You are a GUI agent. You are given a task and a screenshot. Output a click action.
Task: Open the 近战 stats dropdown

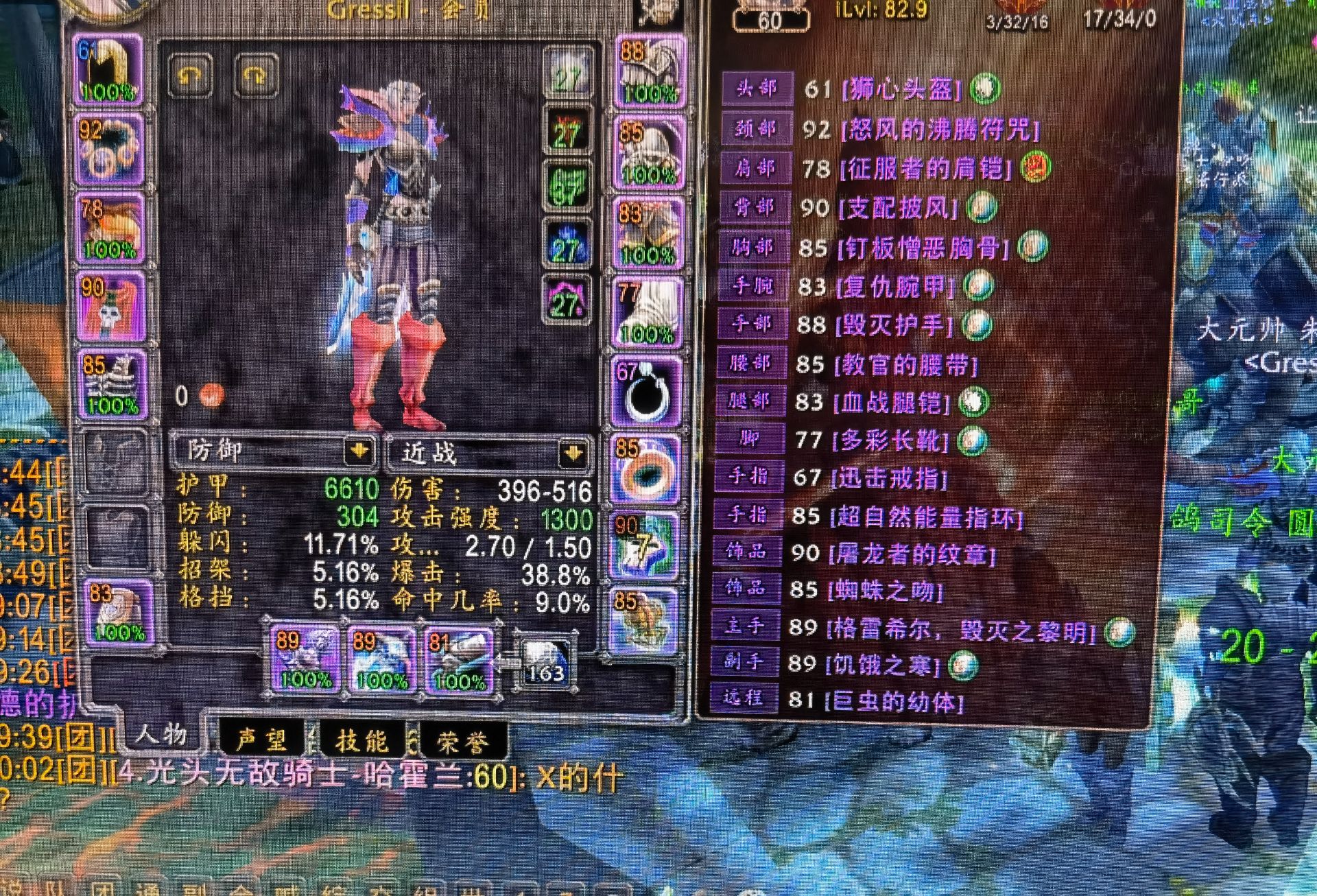573,453
